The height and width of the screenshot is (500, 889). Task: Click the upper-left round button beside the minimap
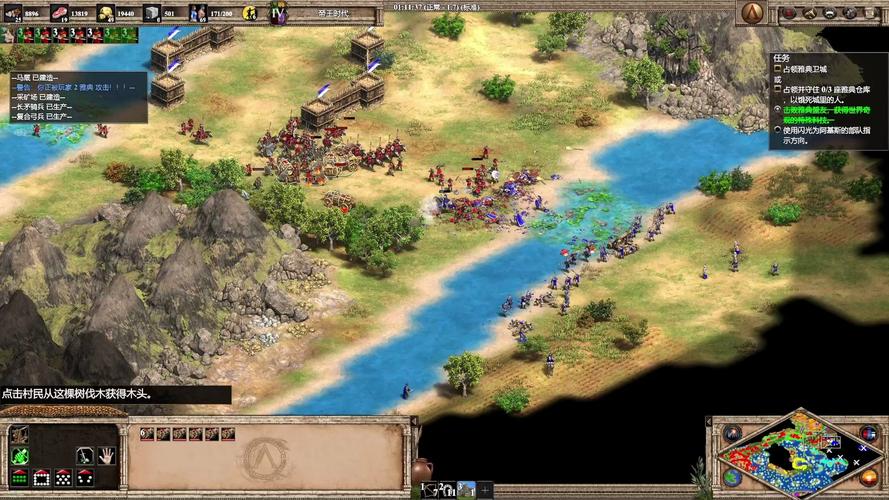point(733,434)
